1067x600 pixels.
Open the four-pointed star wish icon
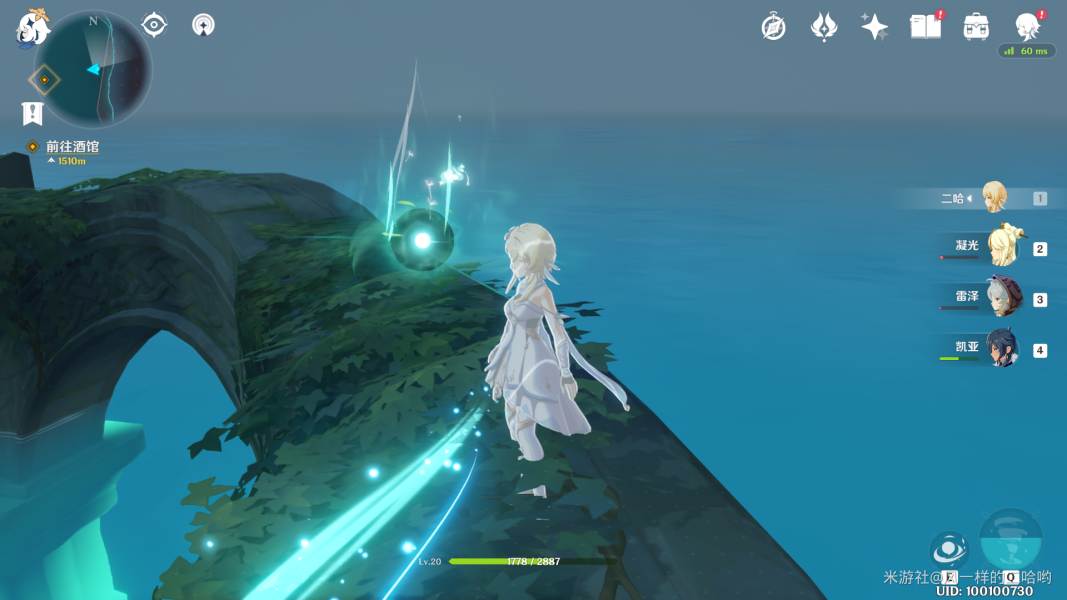[874, 27]
